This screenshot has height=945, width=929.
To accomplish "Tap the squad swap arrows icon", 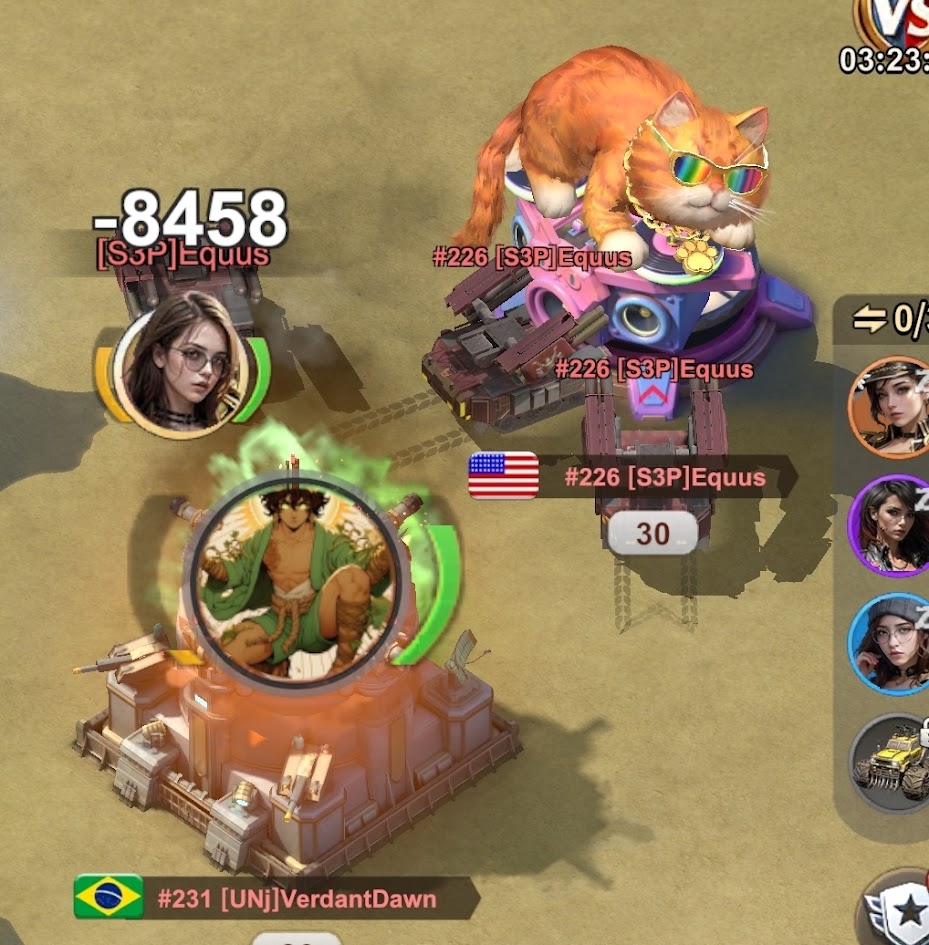I will click(869, 319).
